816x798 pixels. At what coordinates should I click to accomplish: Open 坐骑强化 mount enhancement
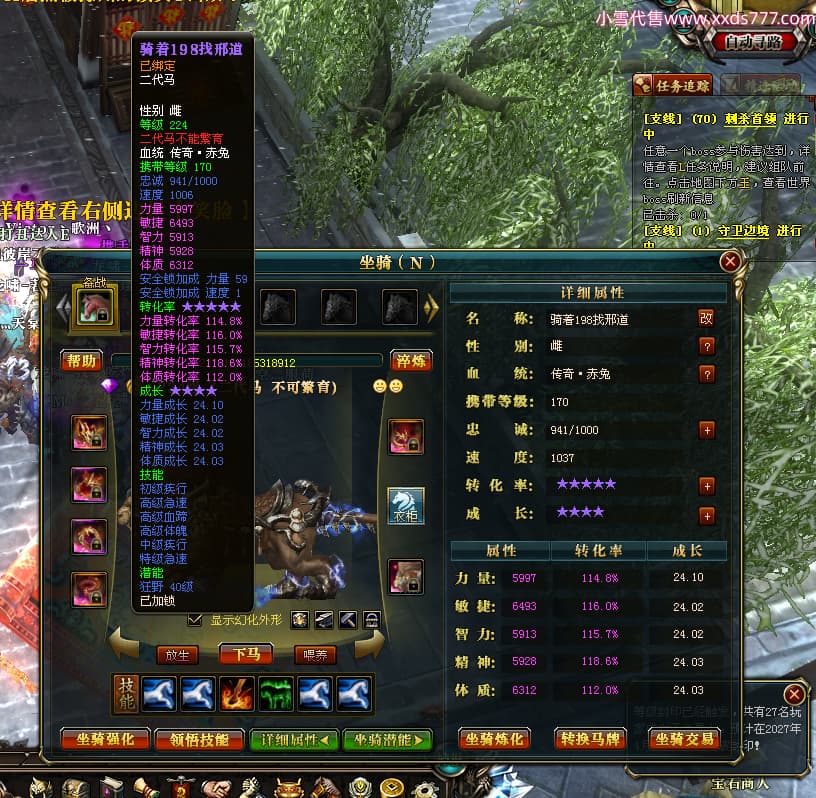[105, 740]
